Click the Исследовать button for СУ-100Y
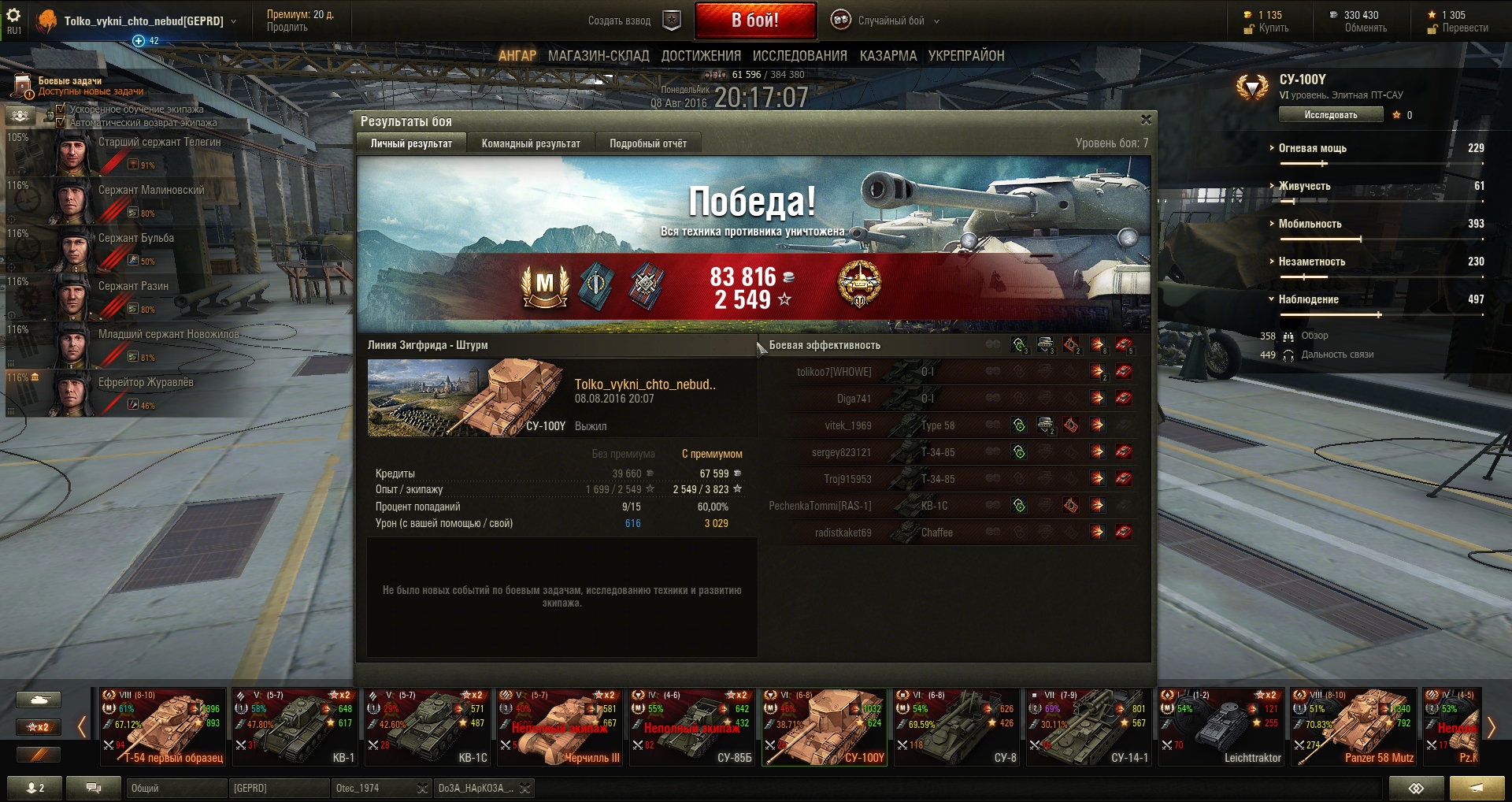 coord(1330,115)
